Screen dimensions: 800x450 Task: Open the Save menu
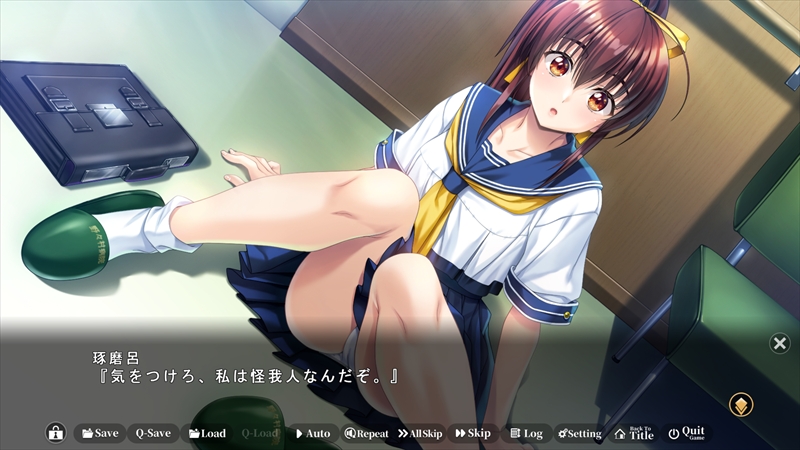click(98, 433)
